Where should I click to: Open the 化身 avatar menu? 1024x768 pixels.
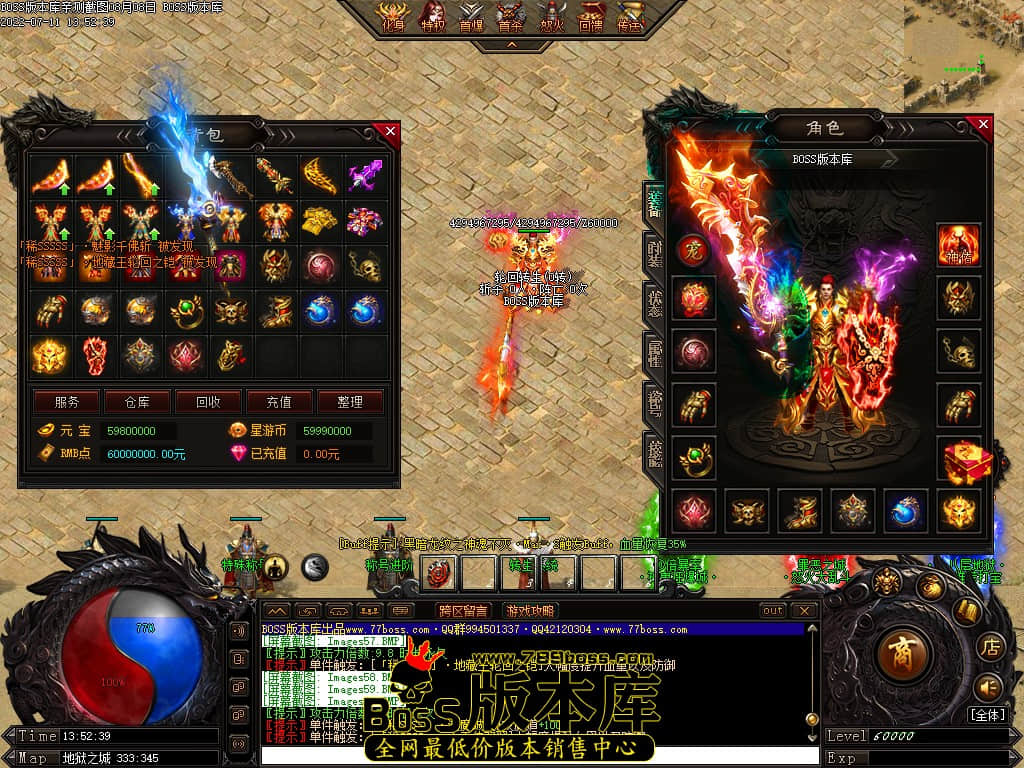point(390,18)
